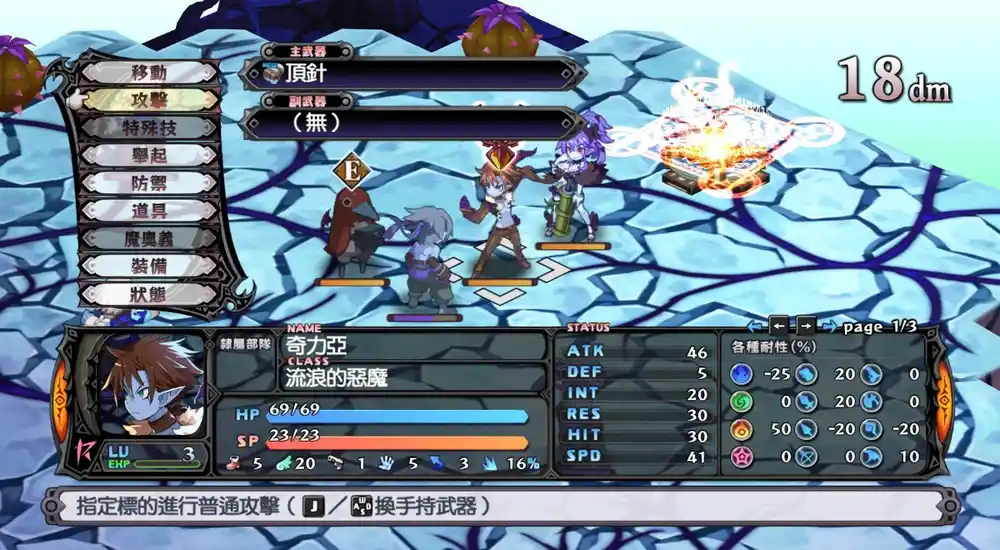Select the main weapon slot 頂針
The height and width of the screenshot is (550, 1000).
[x=410, y=74]
